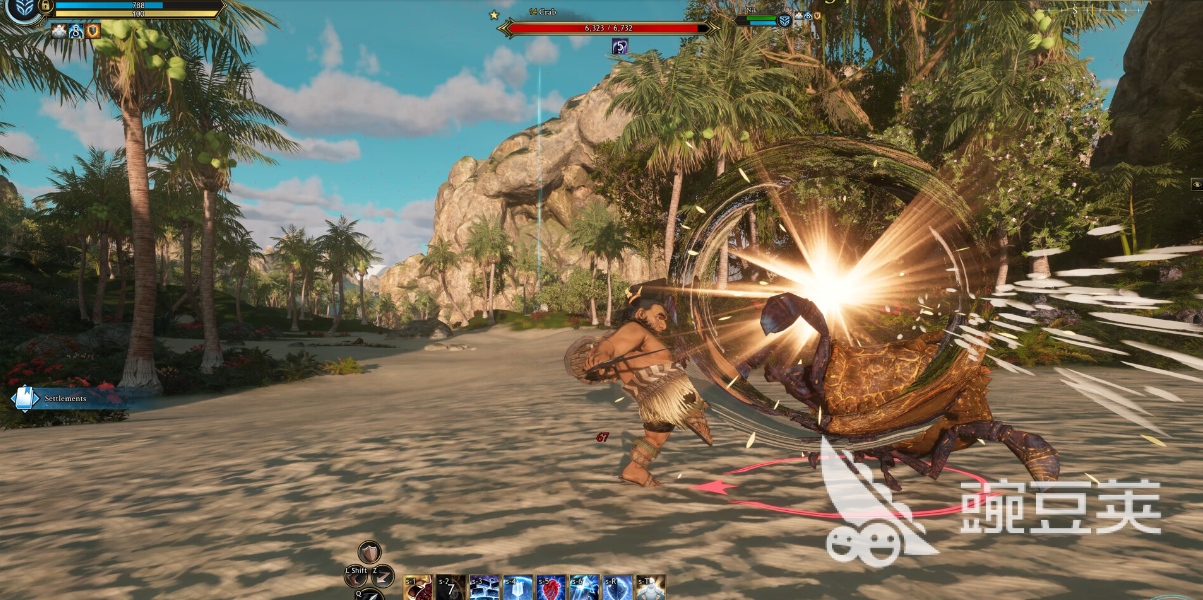Inspect the white figure buff under player bars
Screen dimensions: 1203x600
(59, 31)
